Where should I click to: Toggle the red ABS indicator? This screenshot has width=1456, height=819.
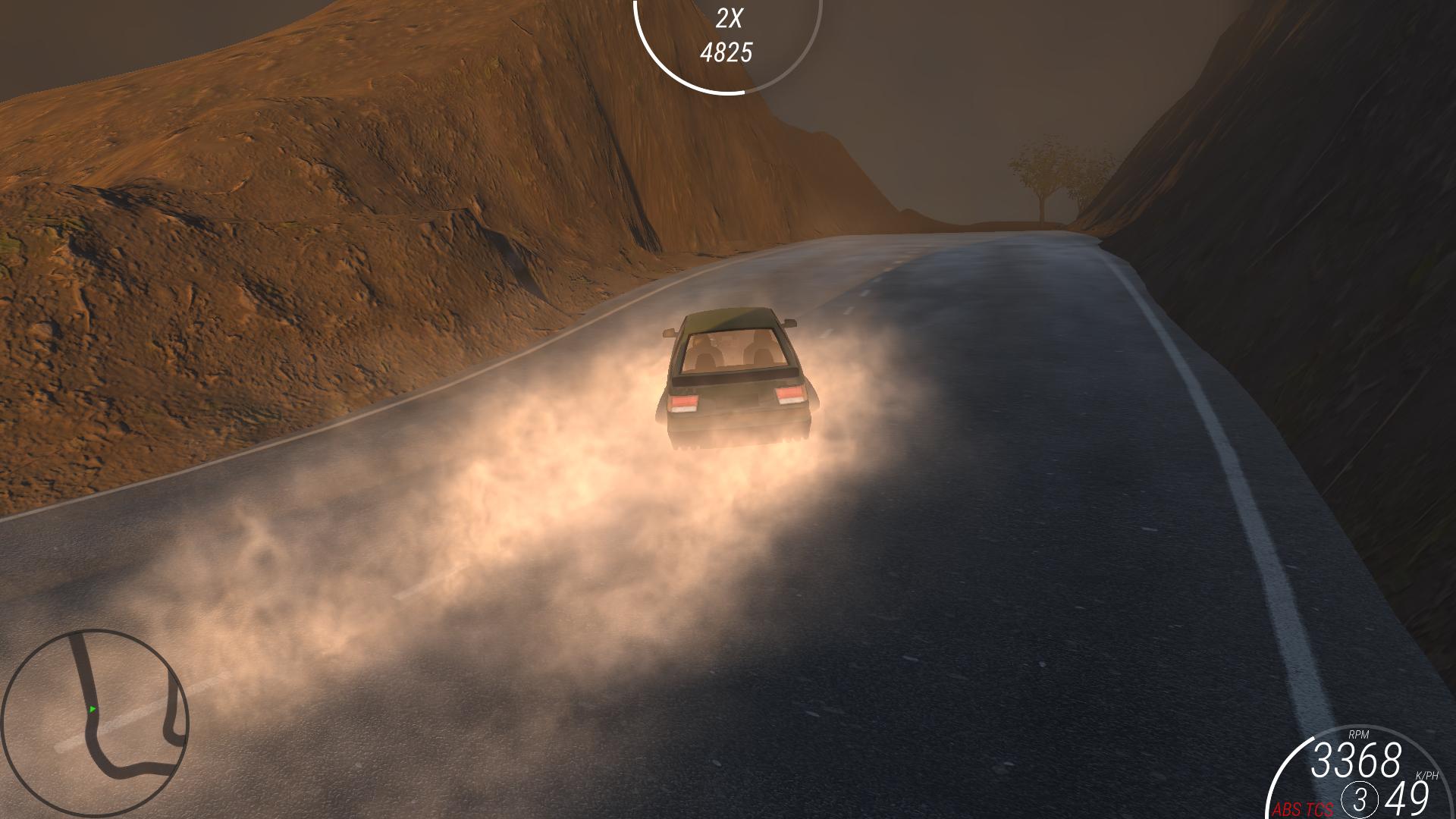pyautogui.click(x=1287, y=810)
